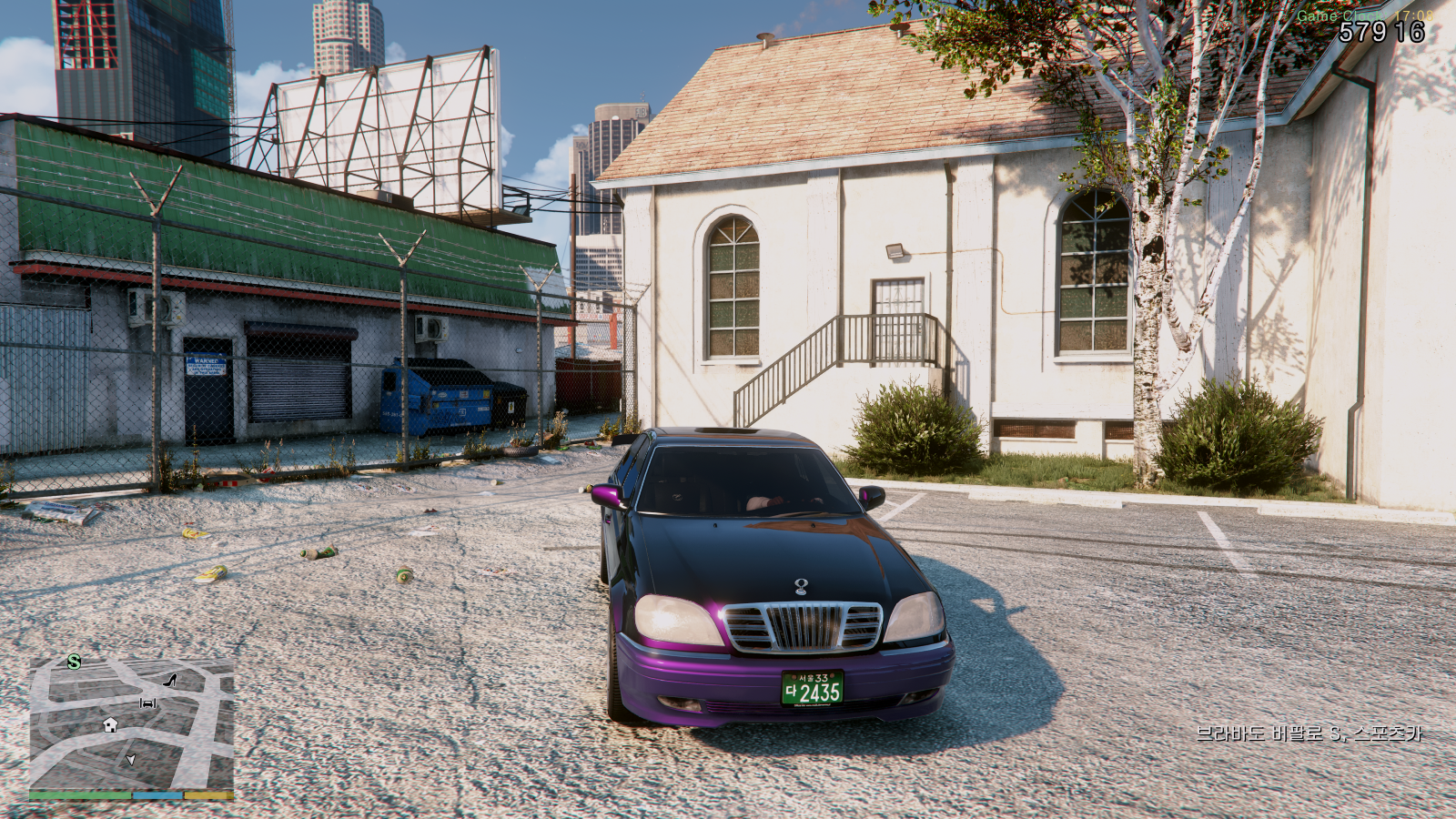
Task: Click the white billboard above the warehouse
Action: point(382,127)
